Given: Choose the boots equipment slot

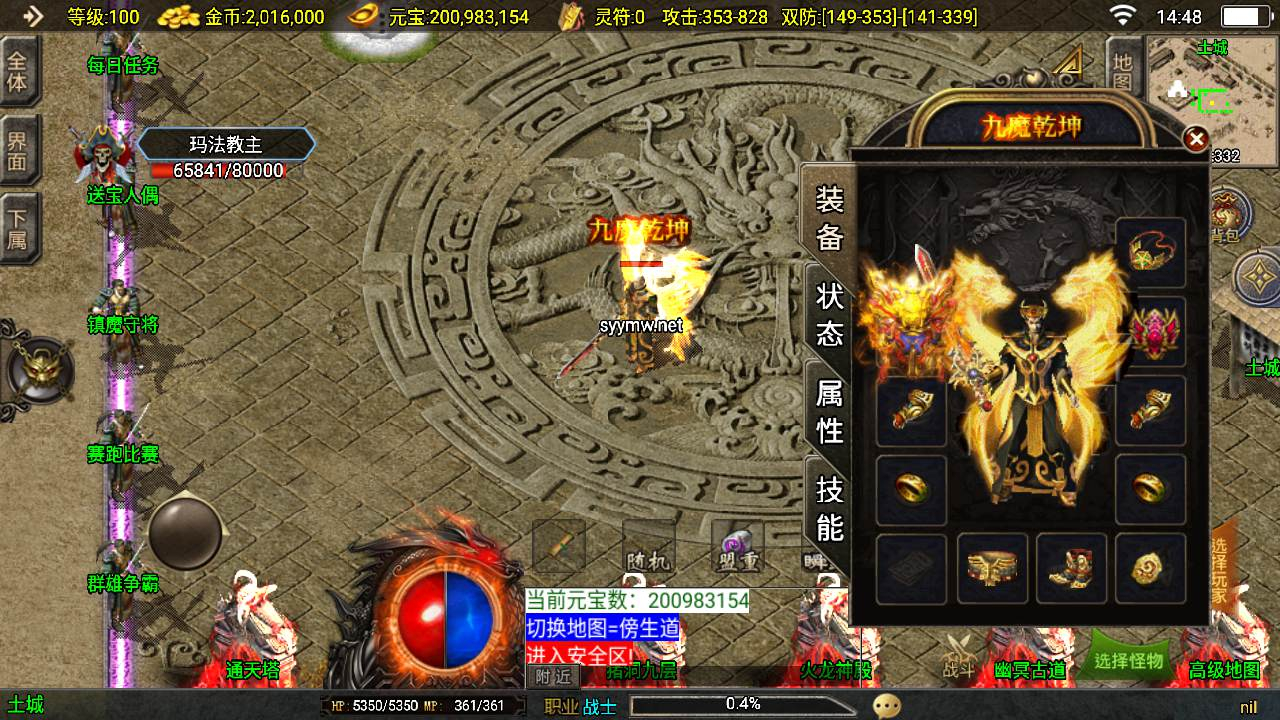Looking at the screenshot, I should click(1071, 569).
